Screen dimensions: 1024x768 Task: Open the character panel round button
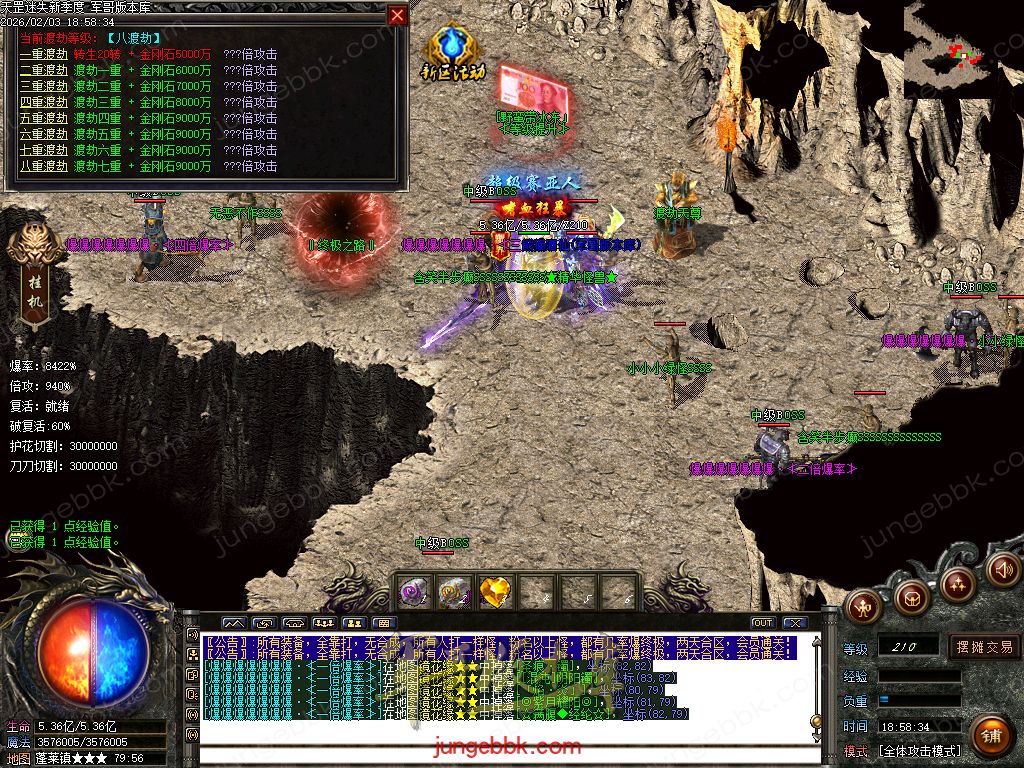point(863,604)
